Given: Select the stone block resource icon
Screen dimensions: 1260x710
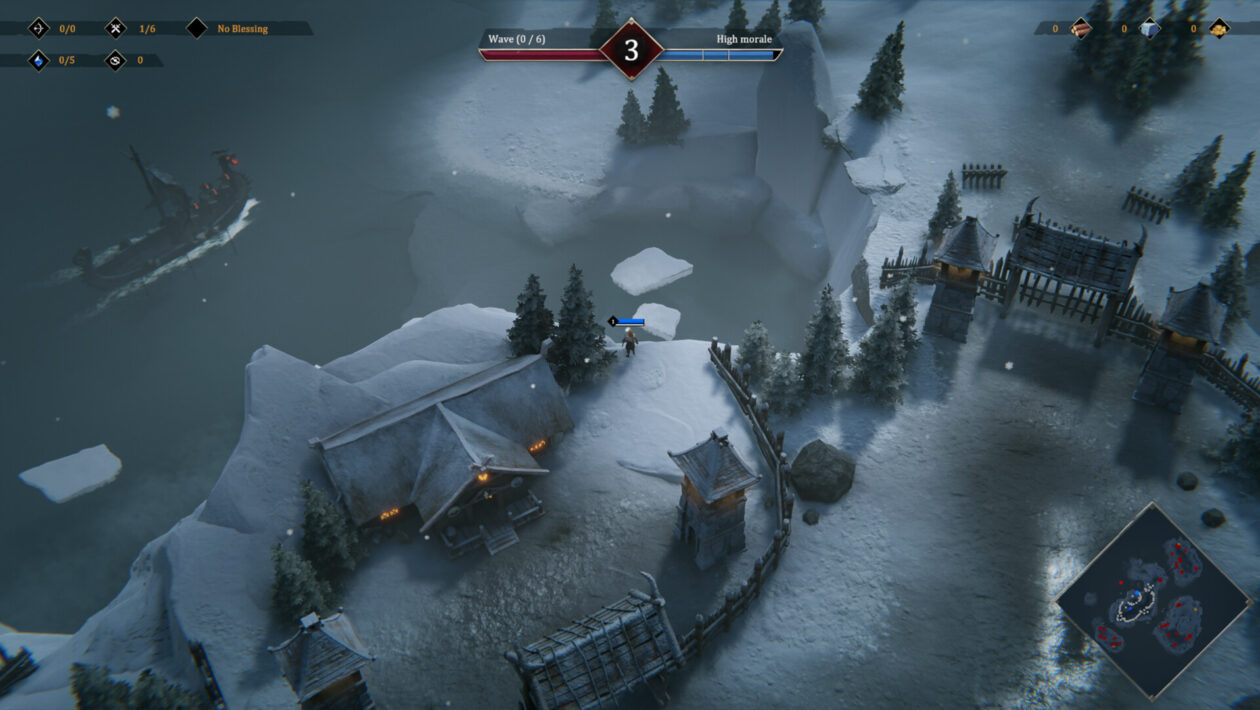Looking at the screenshot, I should (x=1150, y=28).
